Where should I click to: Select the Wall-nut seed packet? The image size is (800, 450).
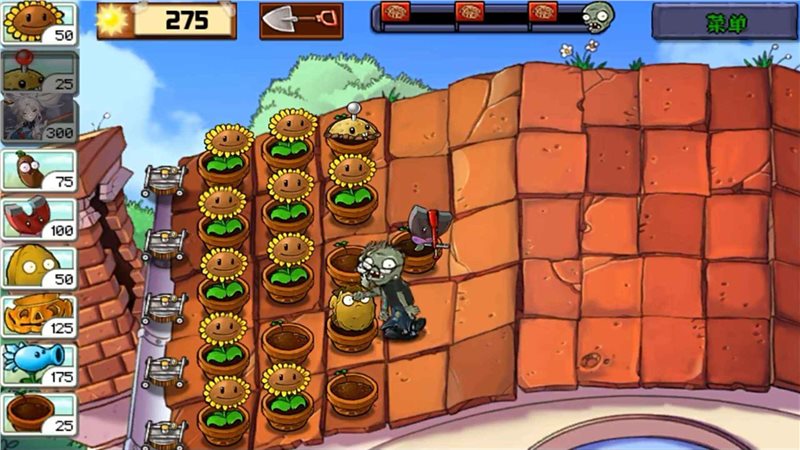coord(38,266)
